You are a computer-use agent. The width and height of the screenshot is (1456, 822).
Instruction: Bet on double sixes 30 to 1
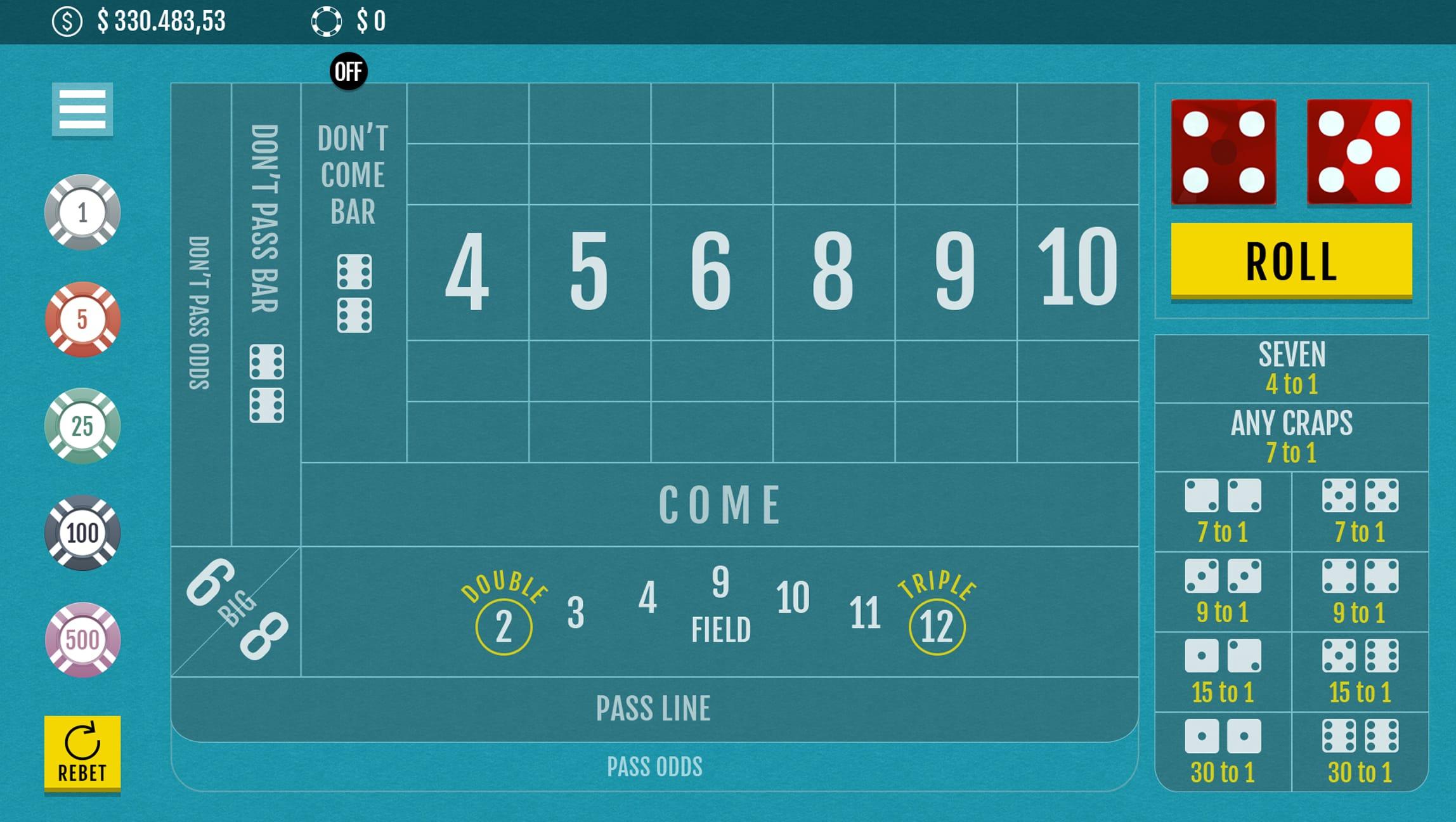(x=1360, y=752)
